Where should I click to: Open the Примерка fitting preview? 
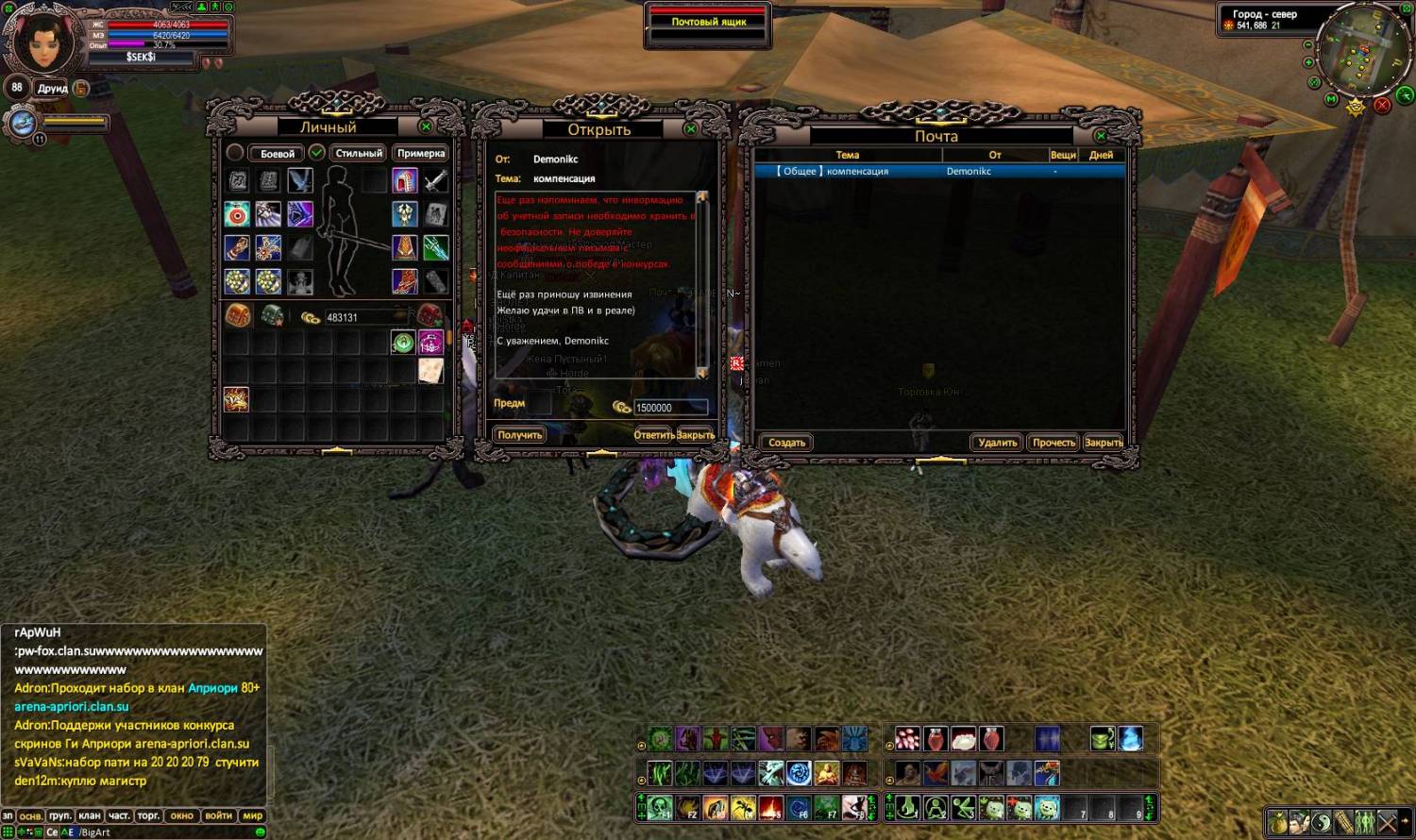[421, 154]
